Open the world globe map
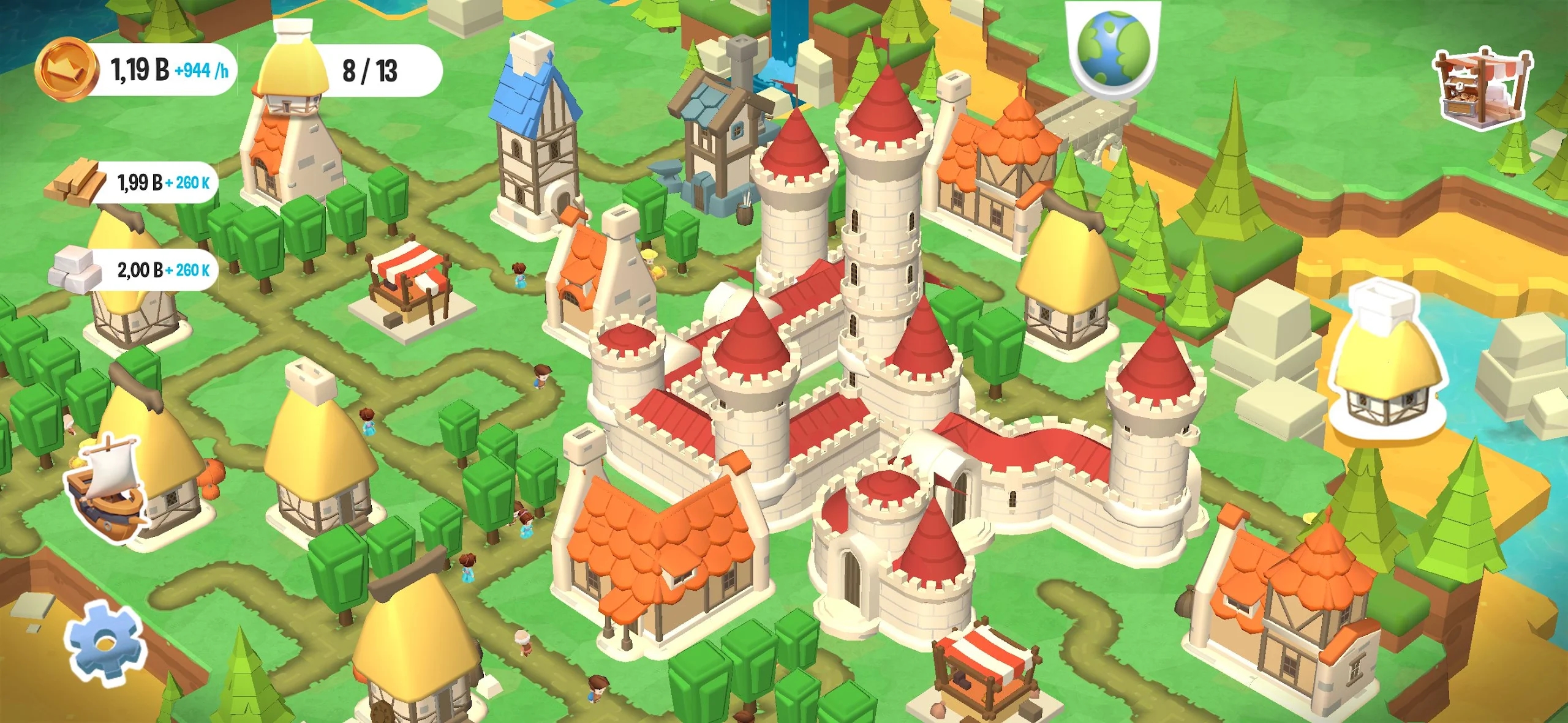The width and height of the screenshot is (1568, 723). pos(1113,49)
